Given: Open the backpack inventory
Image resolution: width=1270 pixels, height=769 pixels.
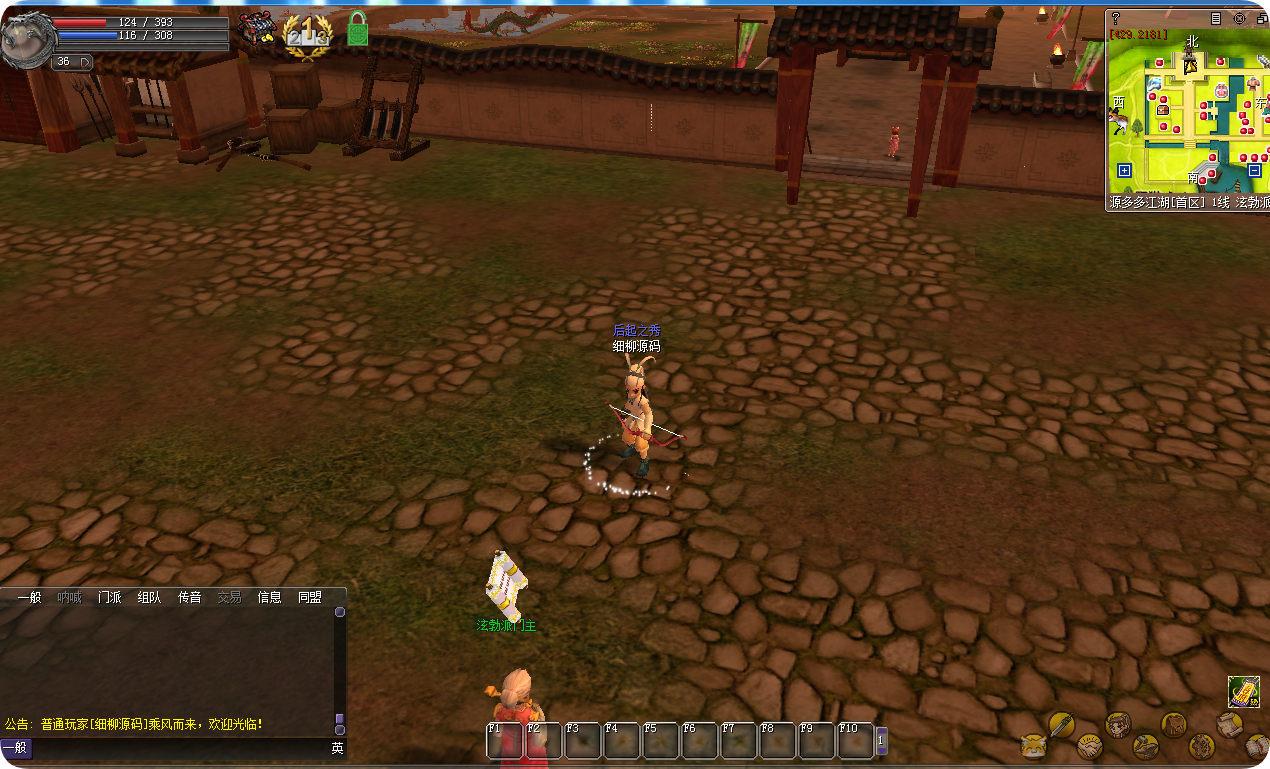Looking at the screenshot, I should (x=1174, y=723).
